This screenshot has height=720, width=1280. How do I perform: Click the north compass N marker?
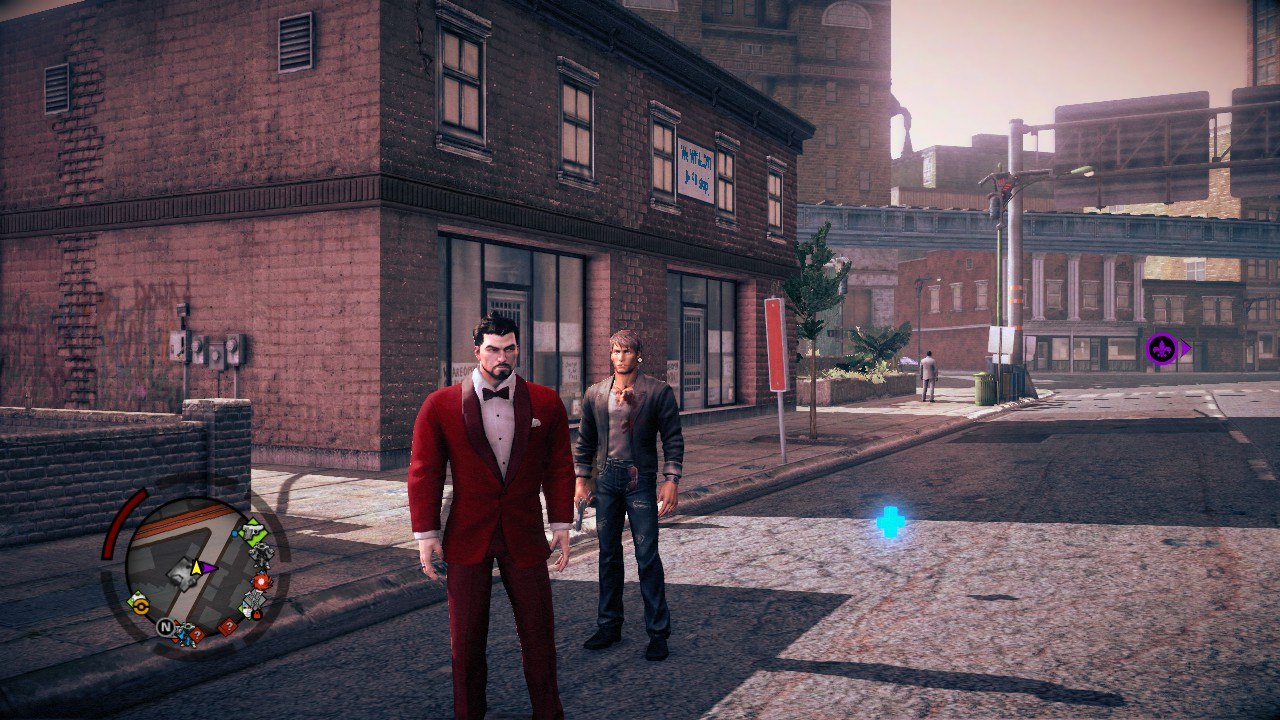[165, 627]
